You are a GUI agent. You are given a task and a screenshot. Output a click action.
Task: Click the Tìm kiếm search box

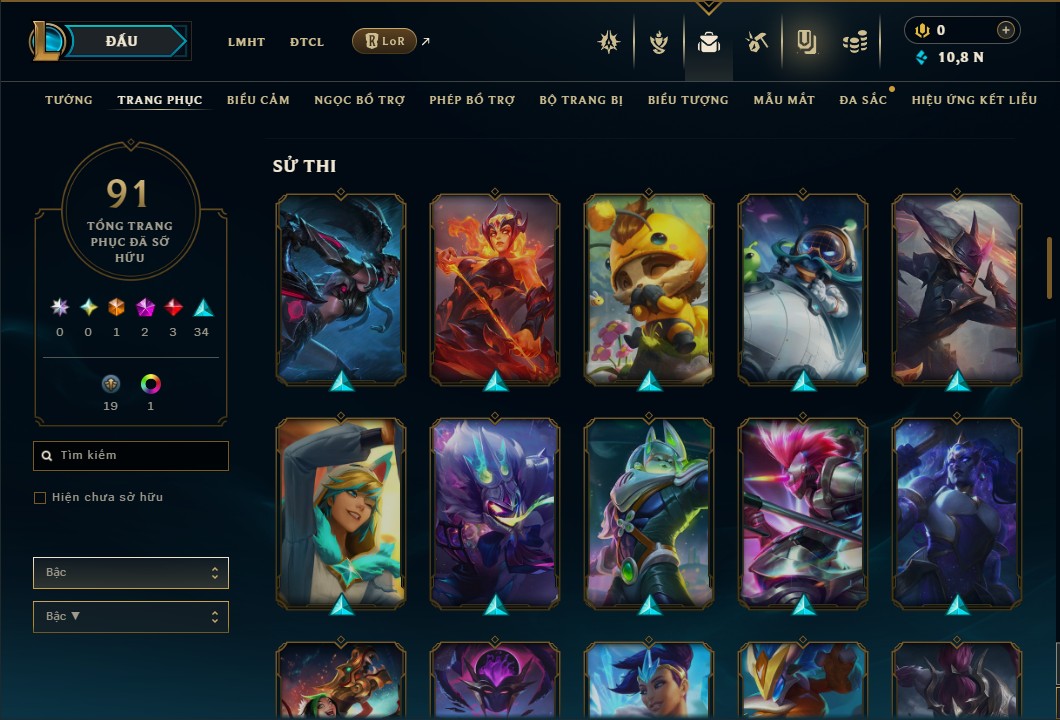131,456
